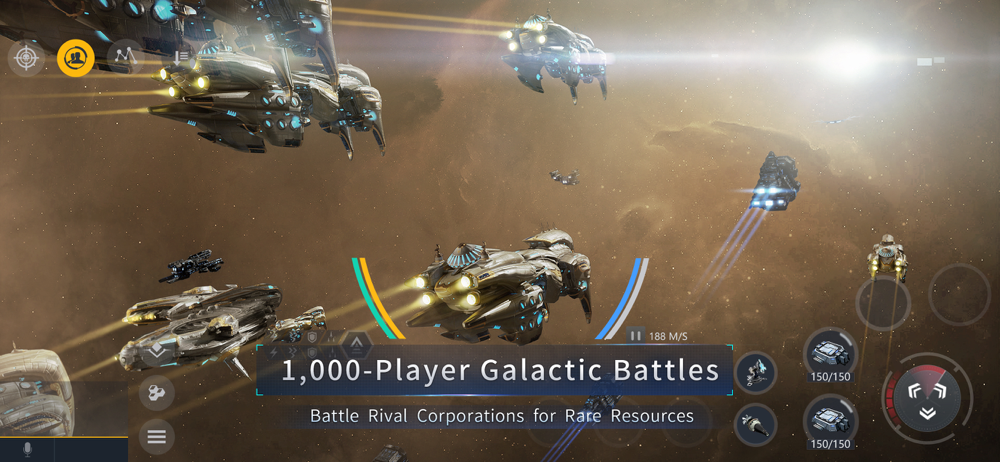Activate the lower 150/150 weapon module
The height and width of the screenshot is (462, 1000).
[830, 421]
